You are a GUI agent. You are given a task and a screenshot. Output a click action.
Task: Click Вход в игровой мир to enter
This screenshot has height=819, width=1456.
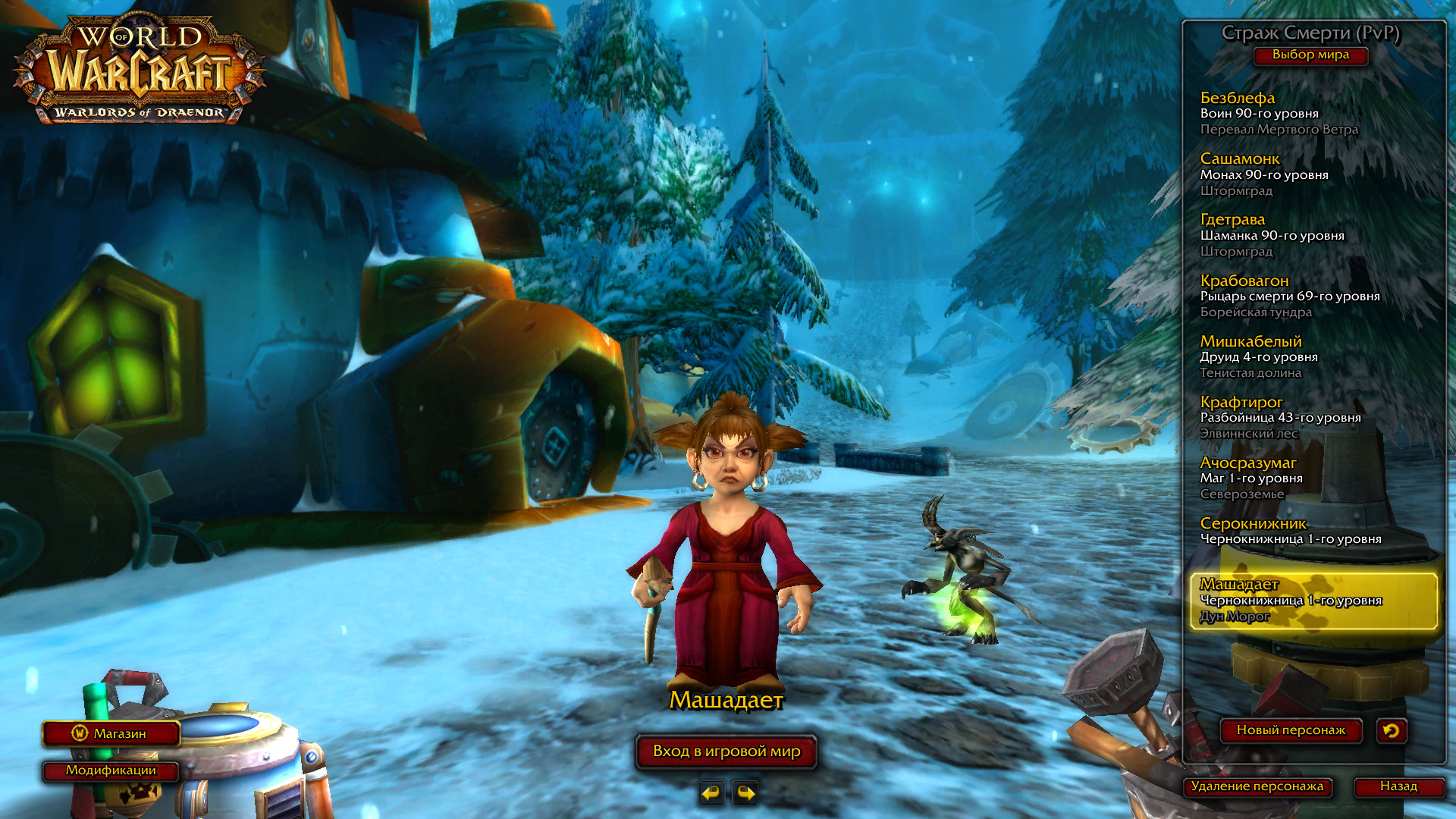(726, 752)
